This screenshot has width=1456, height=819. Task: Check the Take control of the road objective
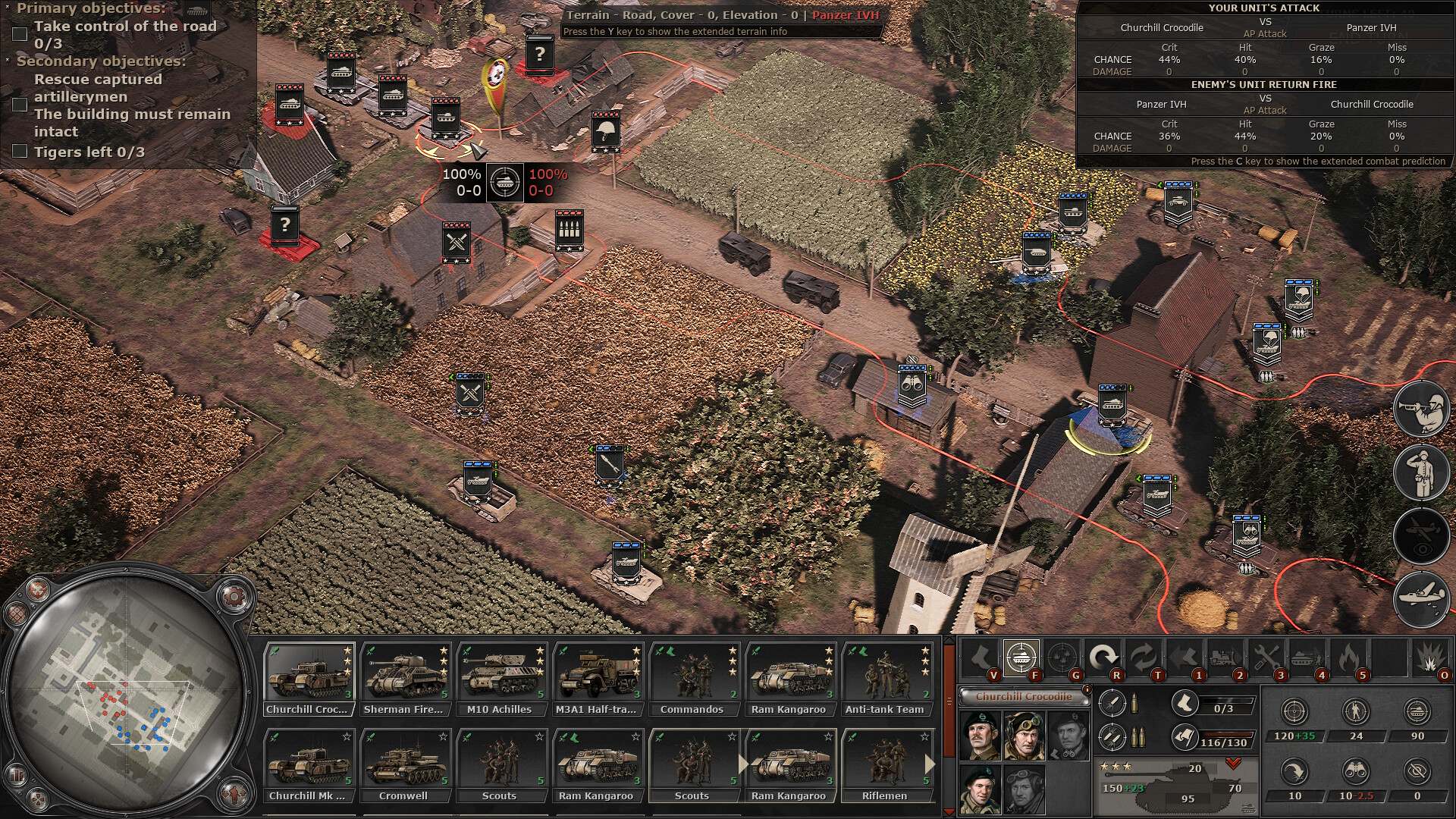coord(19,33)
